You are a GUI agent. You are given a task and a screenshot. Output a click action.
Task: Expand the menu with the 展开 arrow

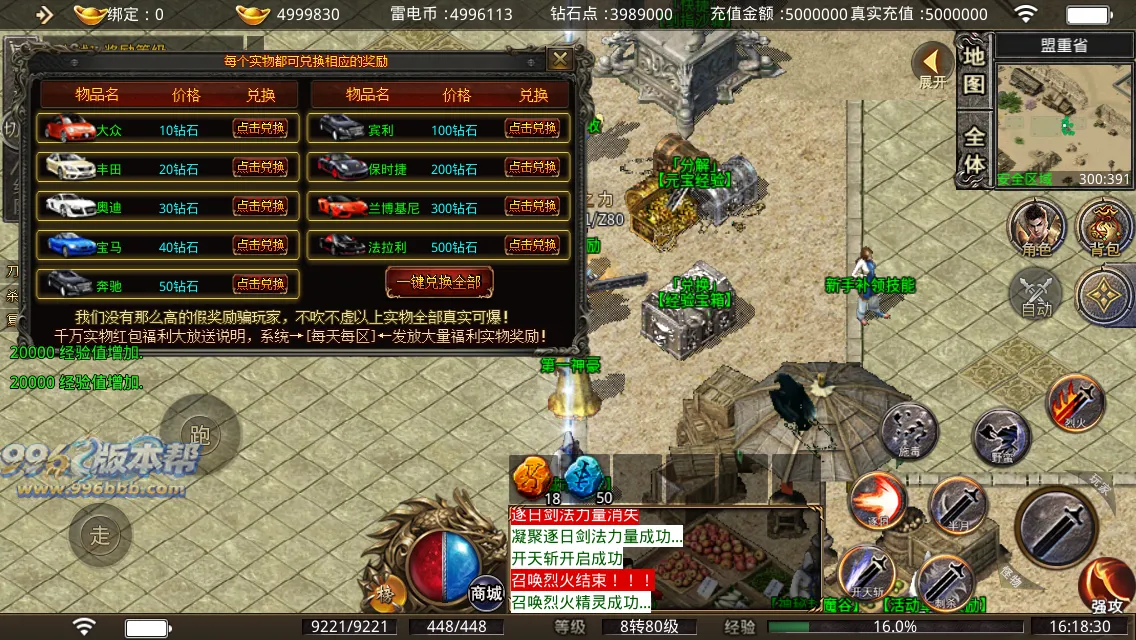933,66
